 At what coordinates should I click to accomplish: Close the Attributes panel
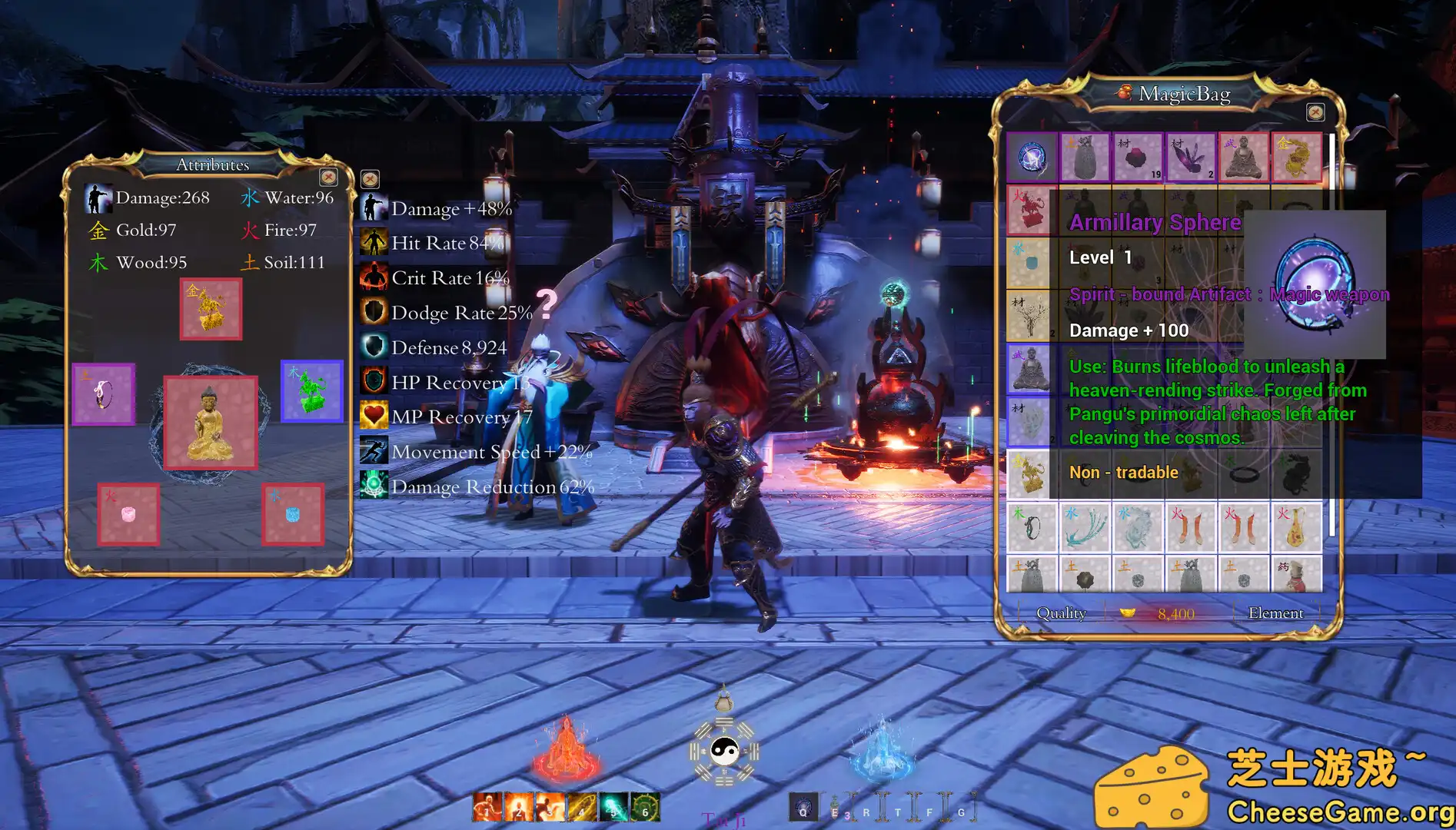[329, 178]
